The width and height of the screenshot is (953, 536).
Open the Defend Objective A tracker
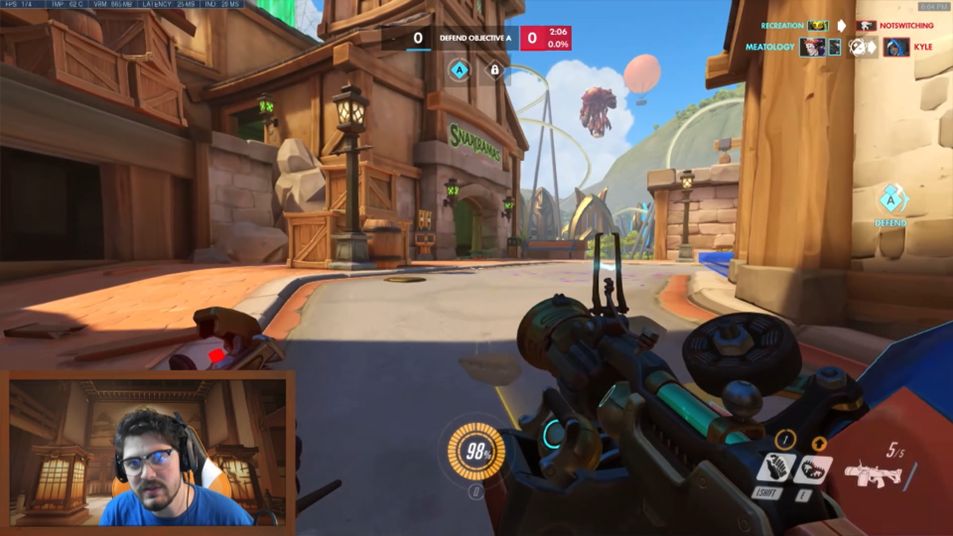point(476,38)
